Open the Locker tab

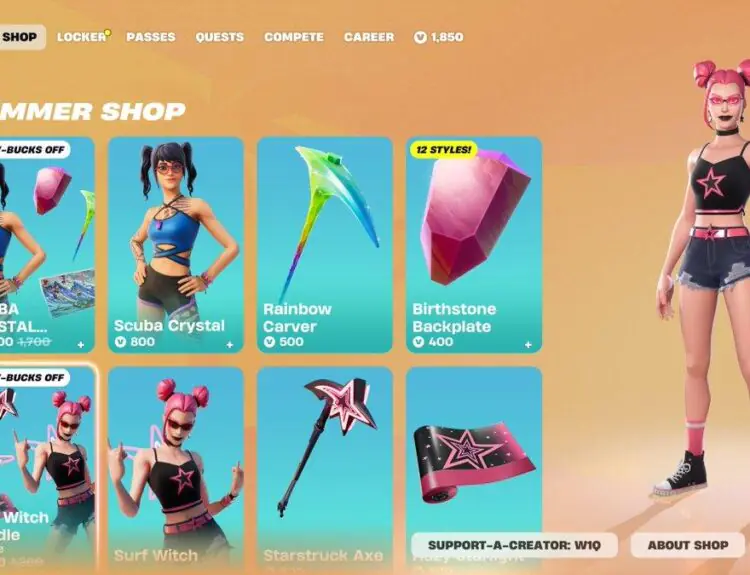(81, 37)
